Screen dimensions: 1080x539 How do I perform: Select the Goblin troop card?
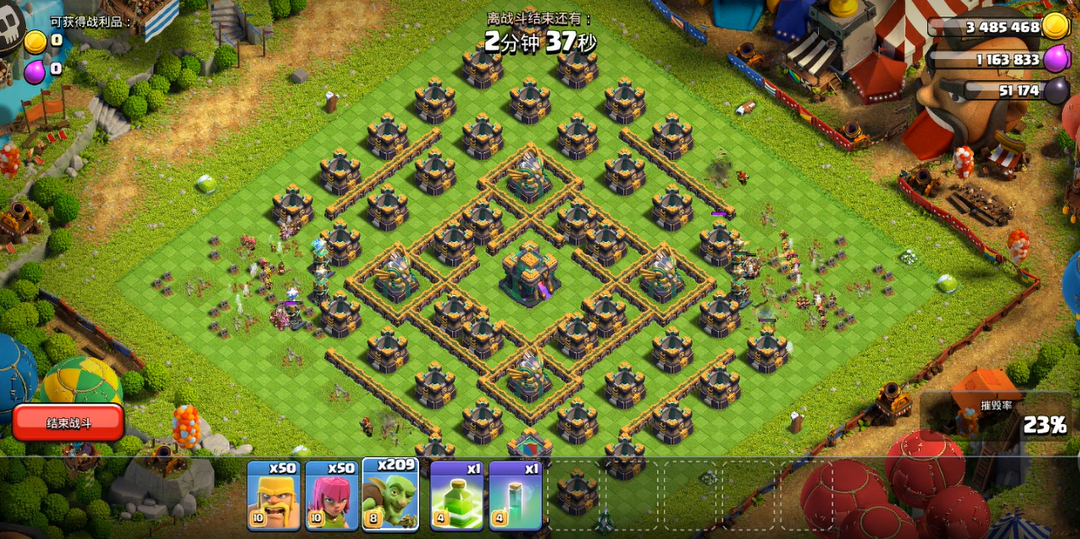pyautogui.click(x=390, y=495)
